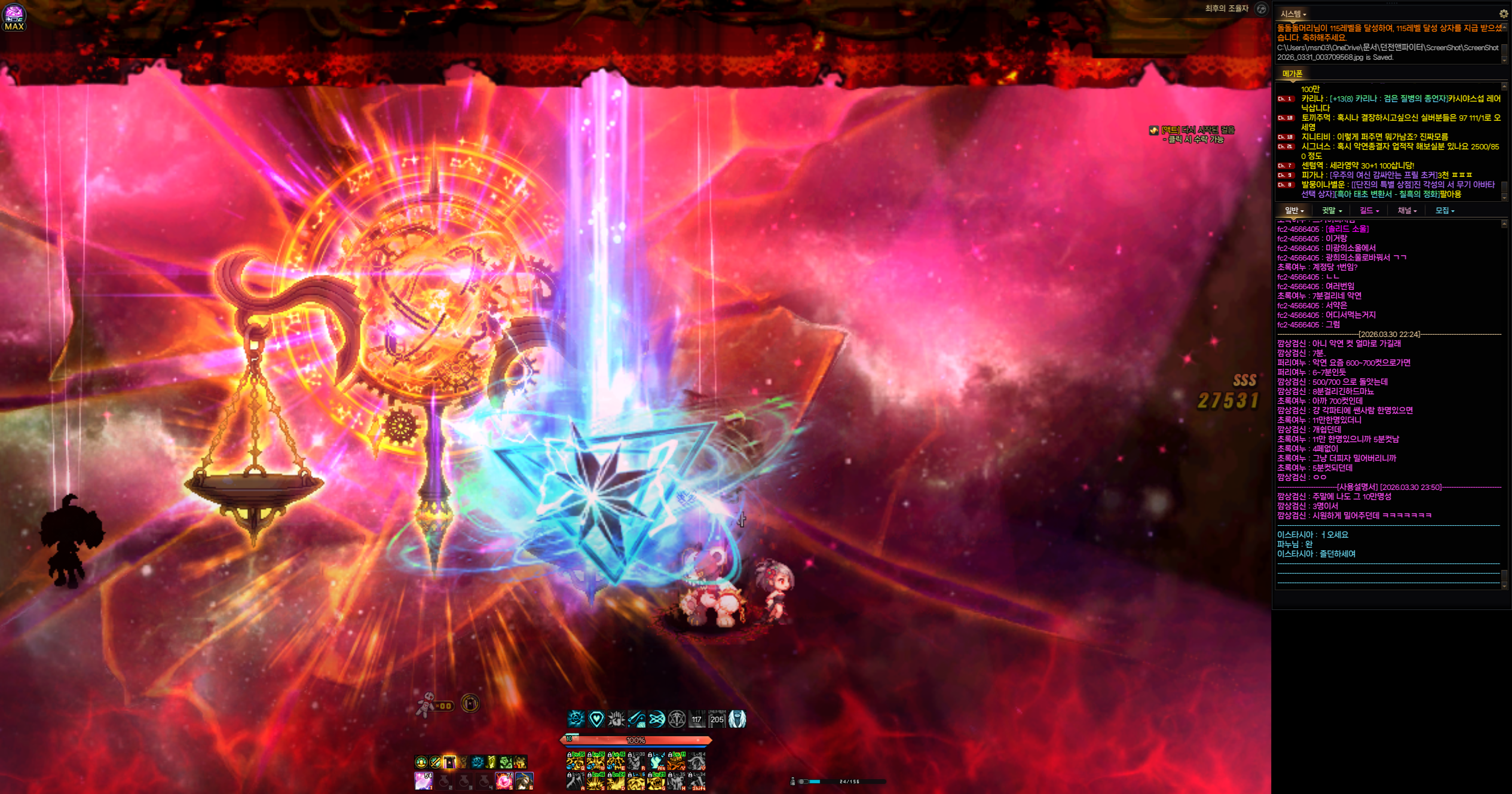Switch to the 길드 guild chat tab
Screen dimensions: 1512x794
coord(1369,210)
